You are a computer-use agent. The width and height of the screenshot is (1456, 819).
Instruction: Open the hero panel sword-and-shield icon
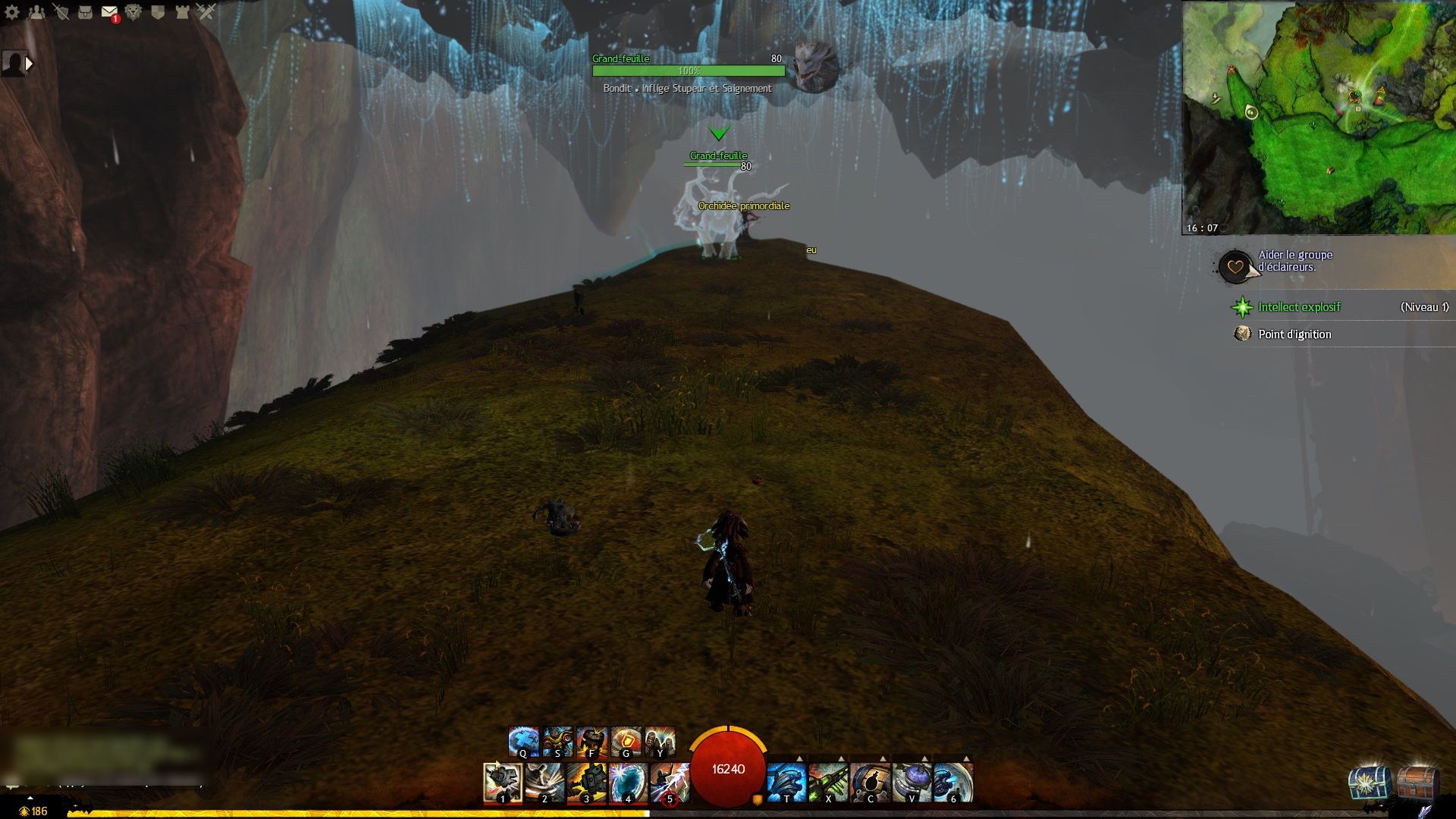click(61, 11)
